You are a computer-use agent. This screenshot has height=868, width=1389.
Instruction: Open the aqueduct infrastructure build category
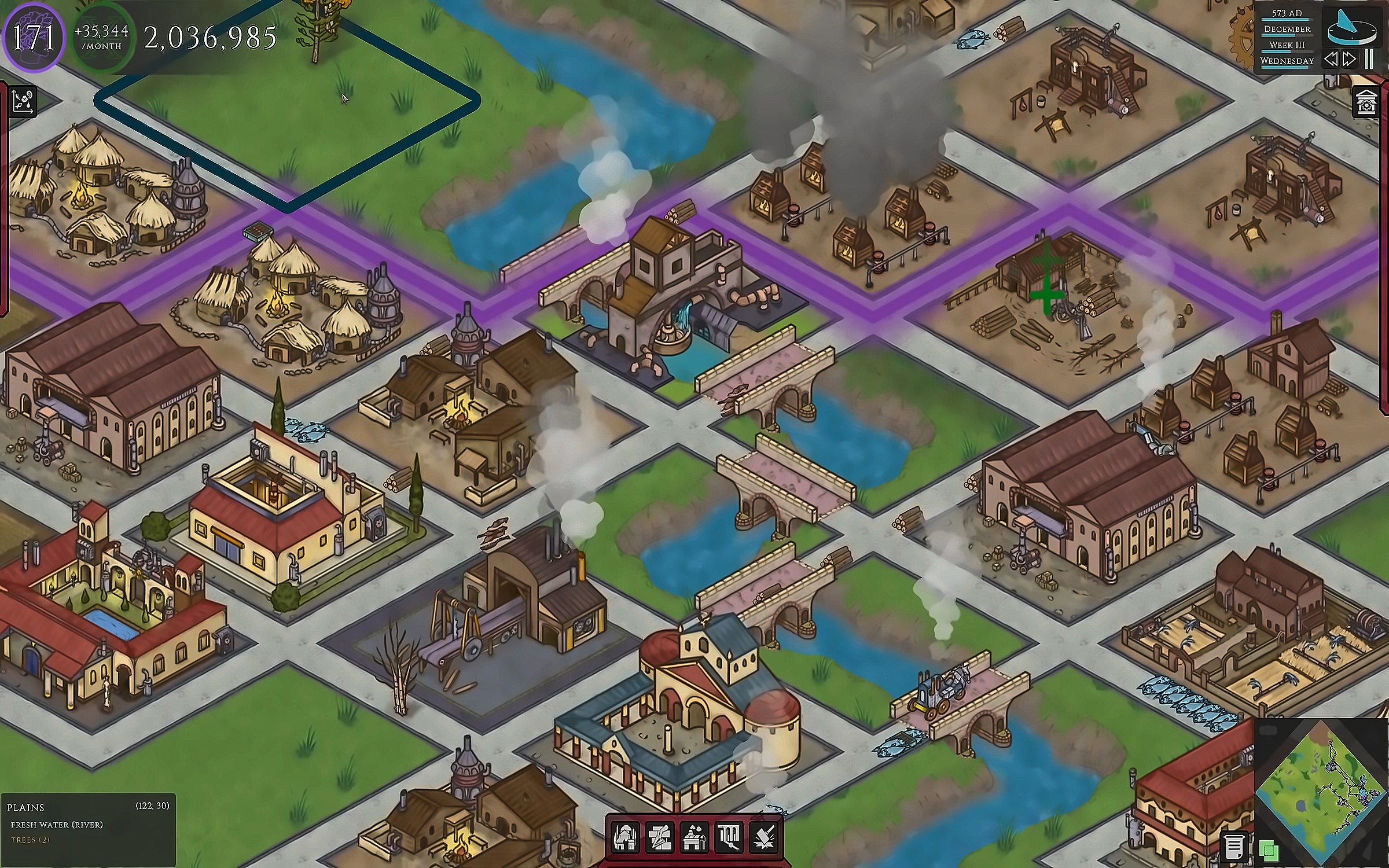pos(729,837)
